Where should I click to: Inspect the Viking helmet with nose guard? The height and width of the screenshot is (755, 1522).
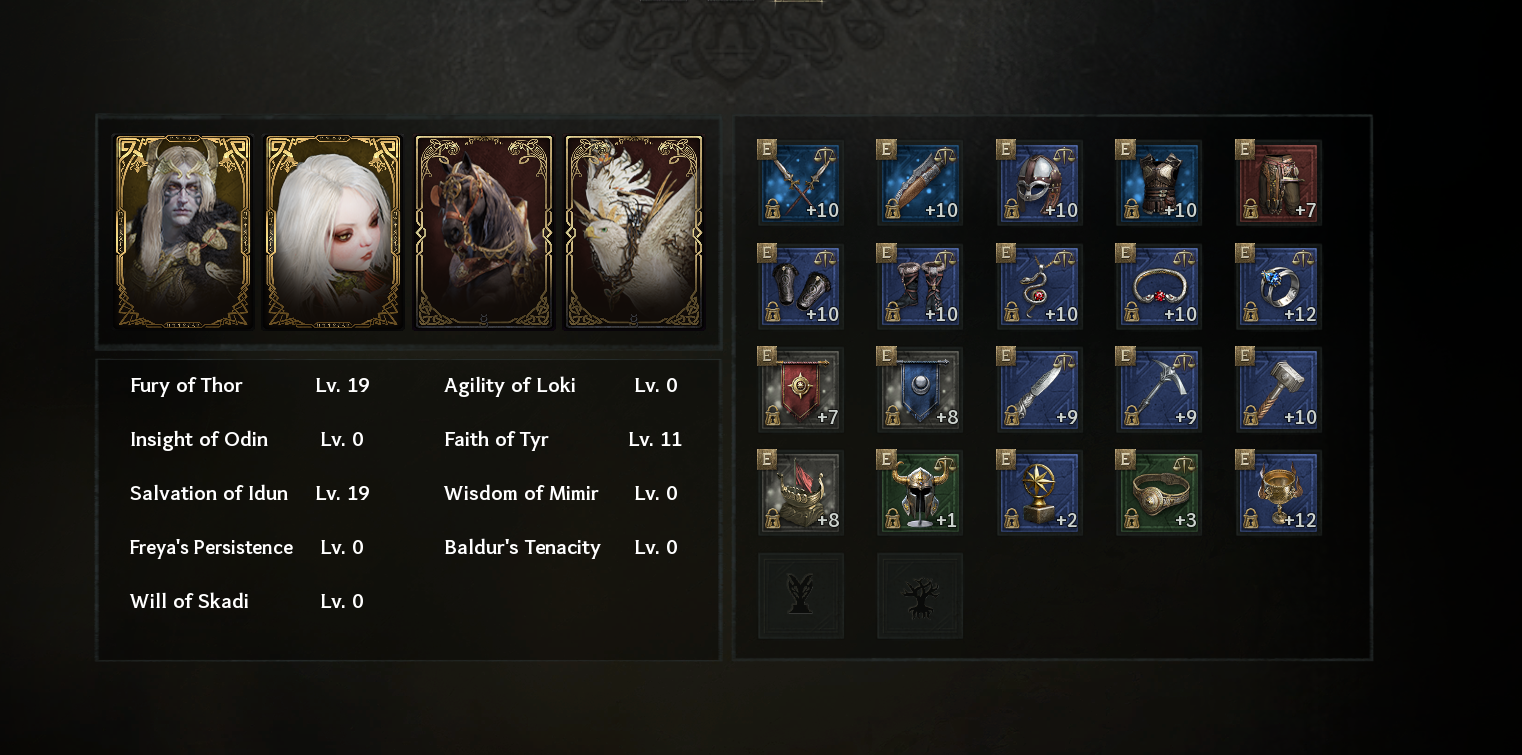point(1039,183)
